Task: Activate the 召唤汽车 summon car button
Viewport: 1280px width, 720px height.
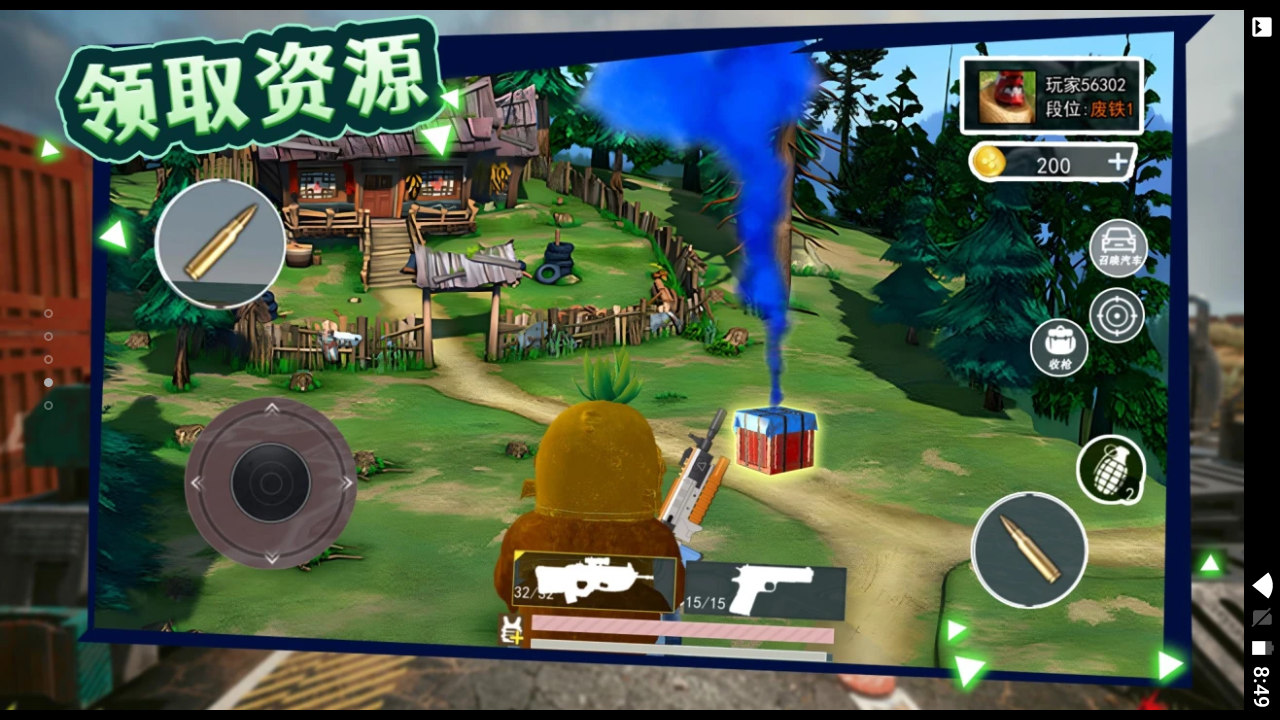Action: pyautogui.click(x=1118, y=247)
